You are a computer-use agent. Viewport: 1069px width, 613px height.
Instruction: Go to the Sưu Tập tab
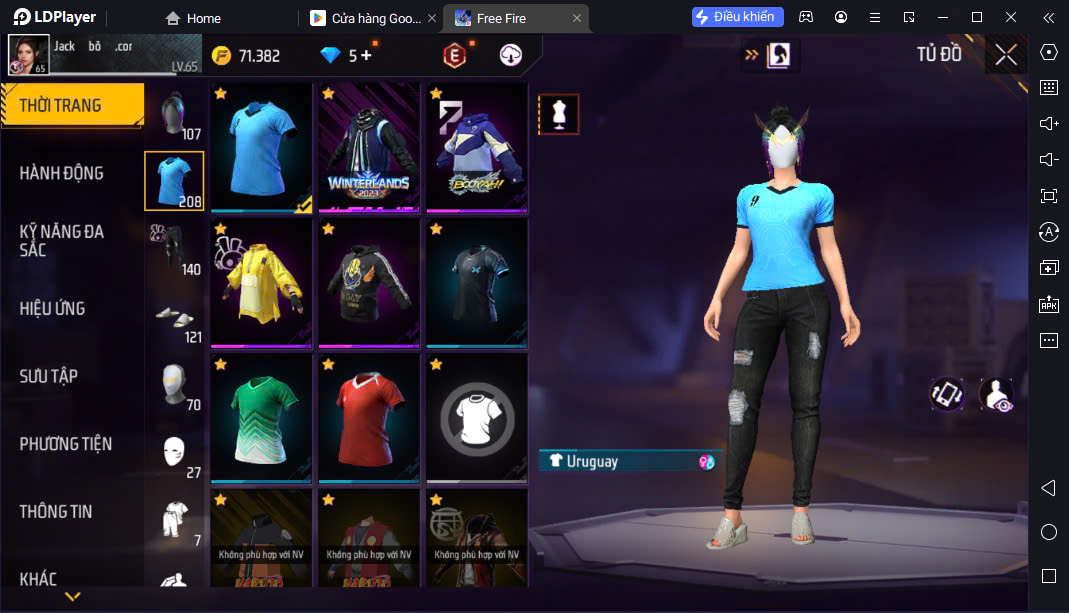48,376
